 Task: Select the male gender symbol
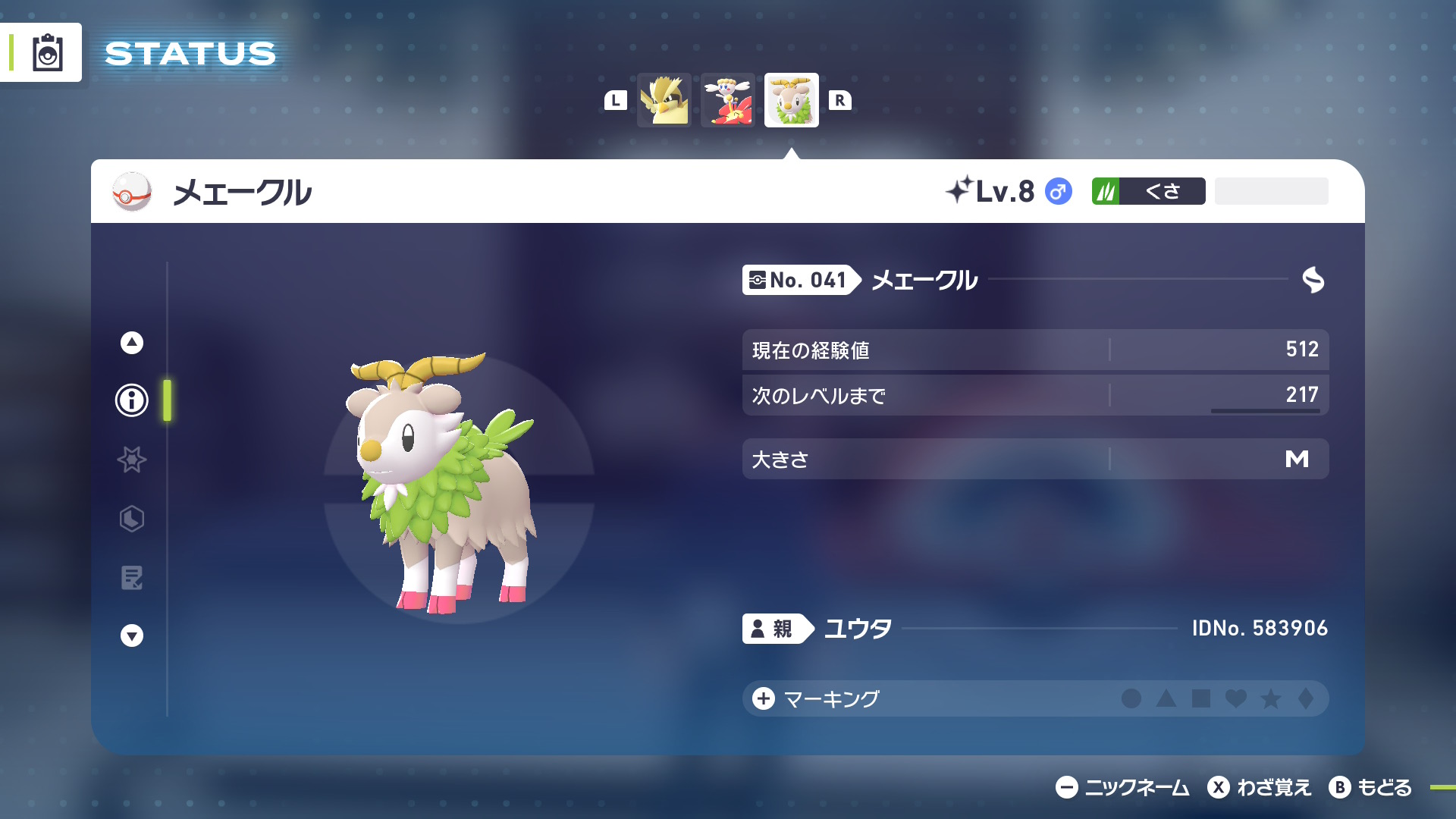tap(1058, 192)
